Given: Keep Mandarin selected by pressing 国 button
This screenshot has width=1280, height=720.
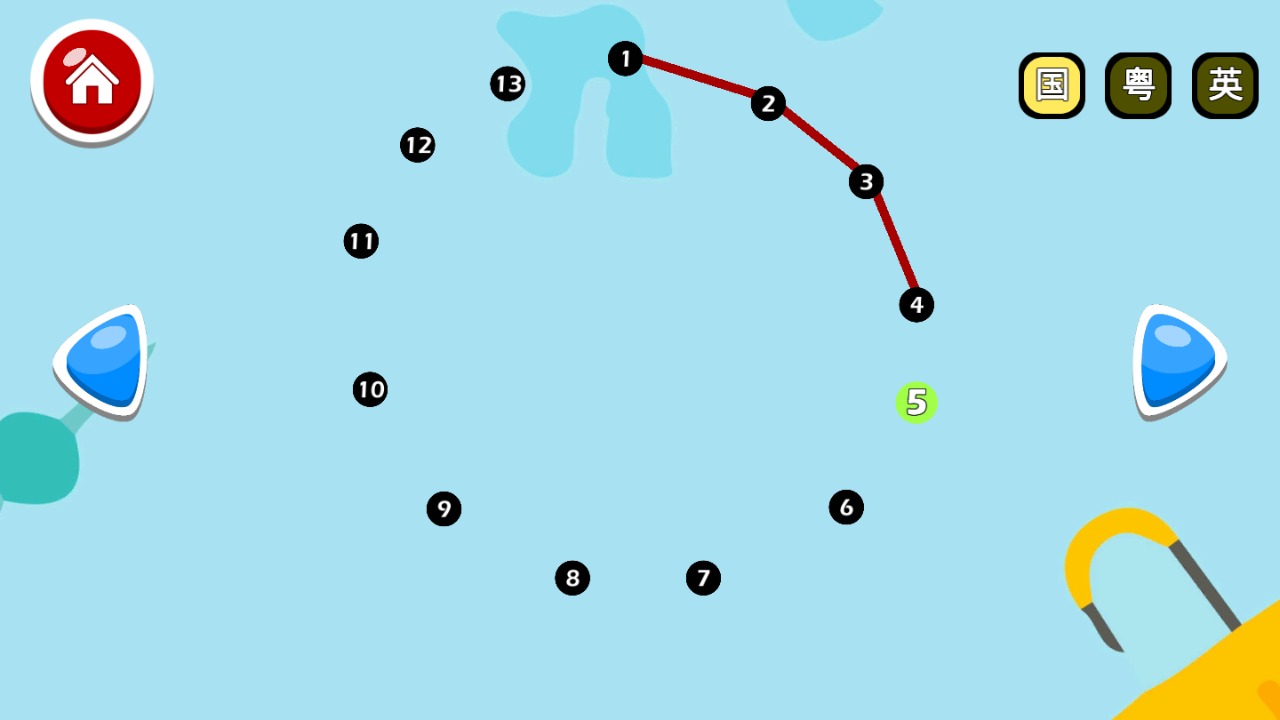Looking at the screenshot, I should pos(1051,86).
